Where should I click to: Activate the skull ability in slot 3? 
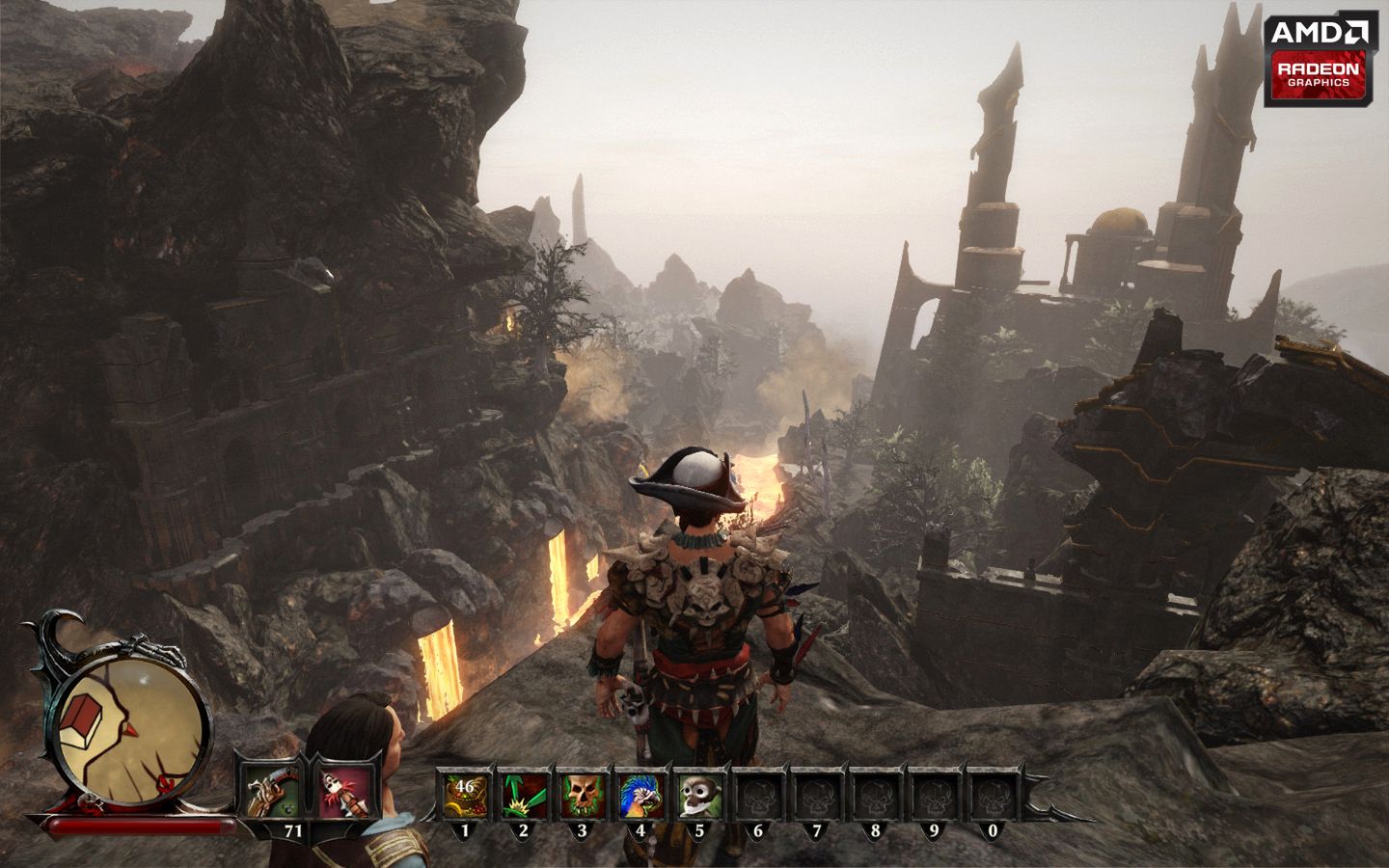point(583,797)
